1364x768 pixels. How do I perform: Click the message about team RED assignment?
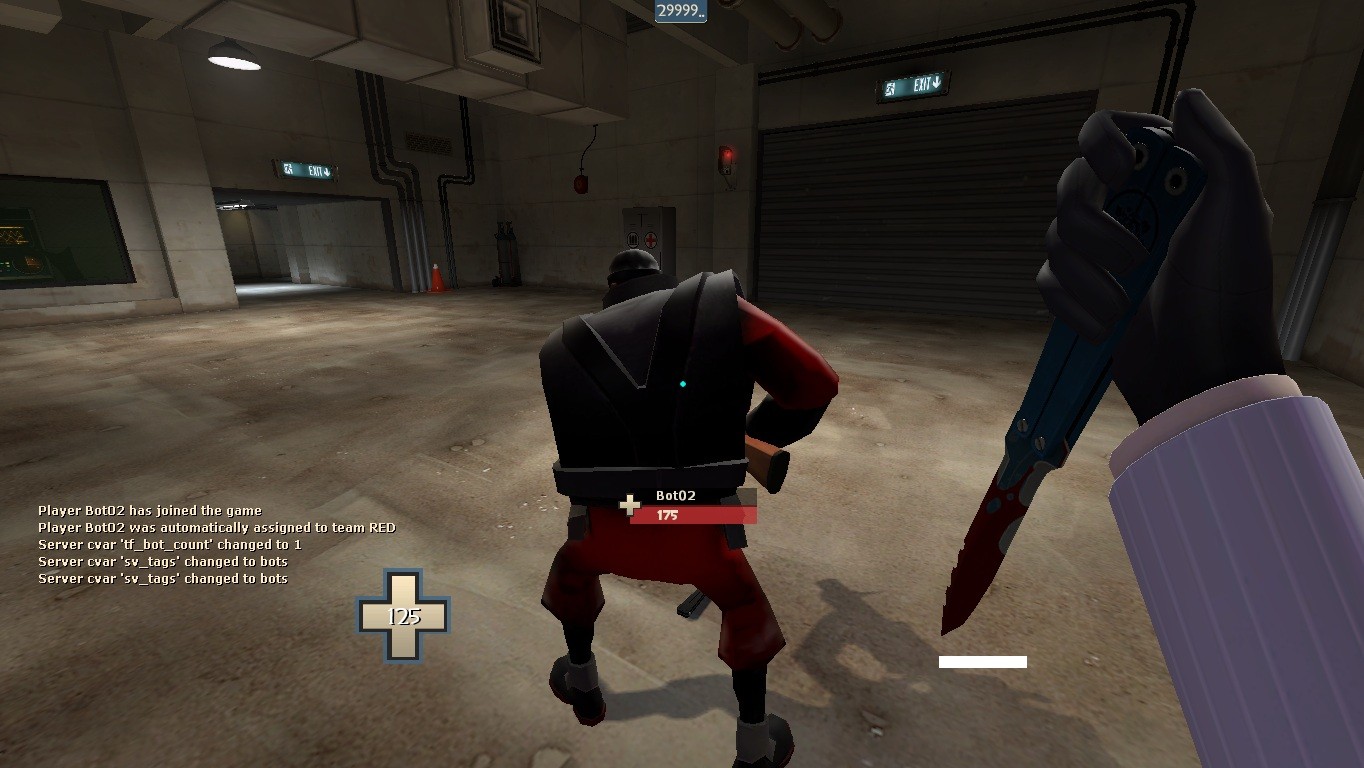pyautogui.click(x=215, y=527)
